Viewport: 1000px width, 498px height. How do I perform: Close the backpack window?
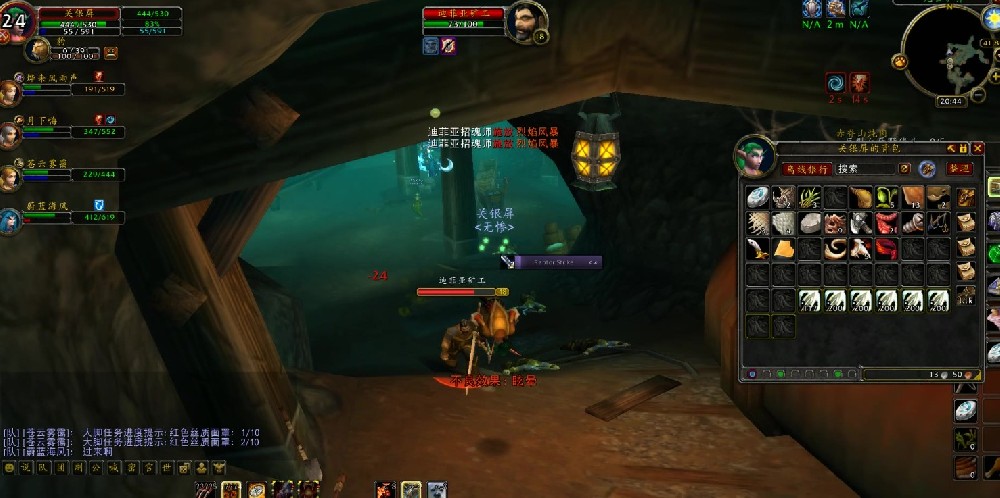pyautogui.click(x=979, y=148)
